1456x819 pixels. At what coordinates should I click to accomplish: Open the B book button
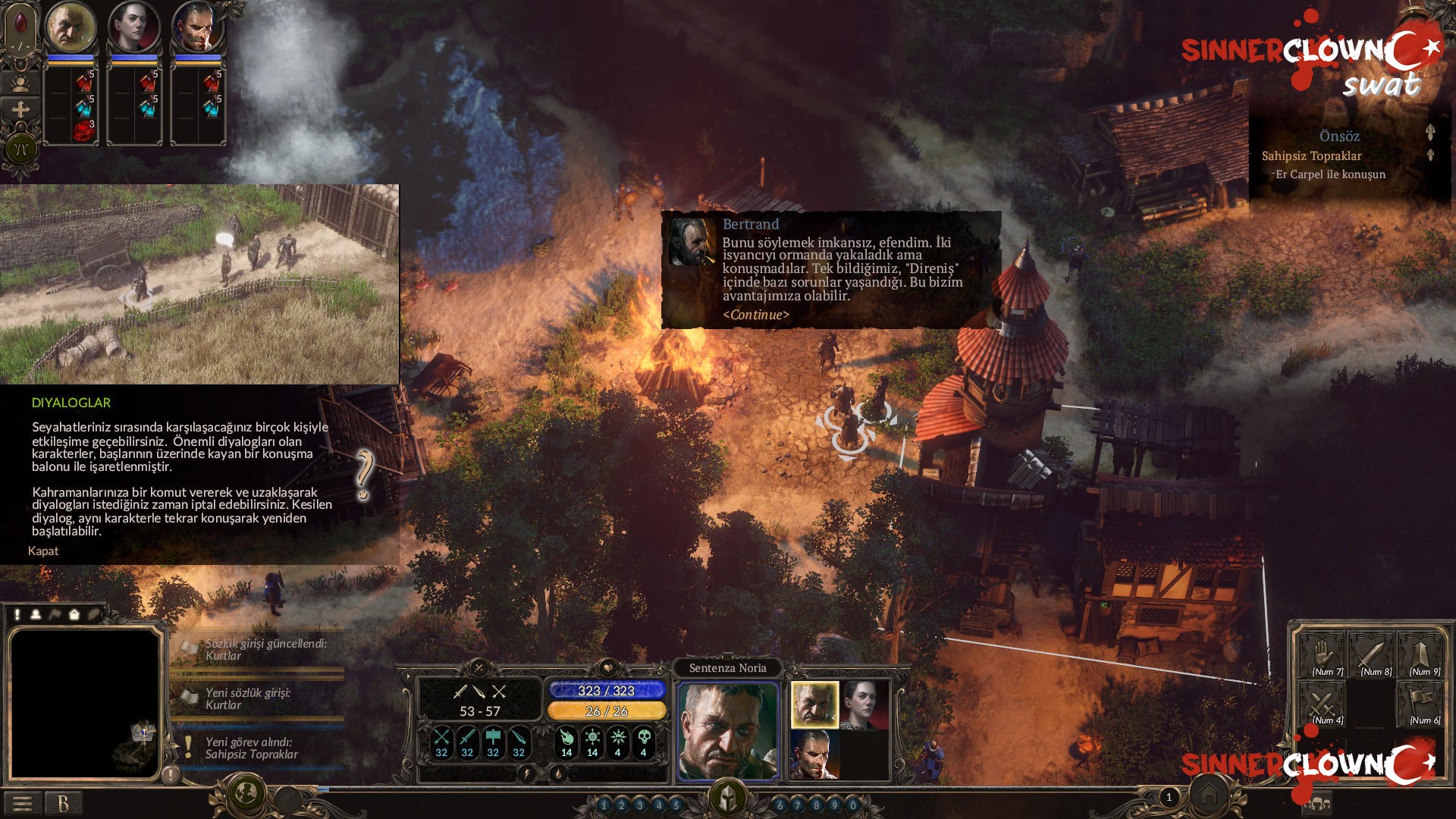[x=63, y=804]
